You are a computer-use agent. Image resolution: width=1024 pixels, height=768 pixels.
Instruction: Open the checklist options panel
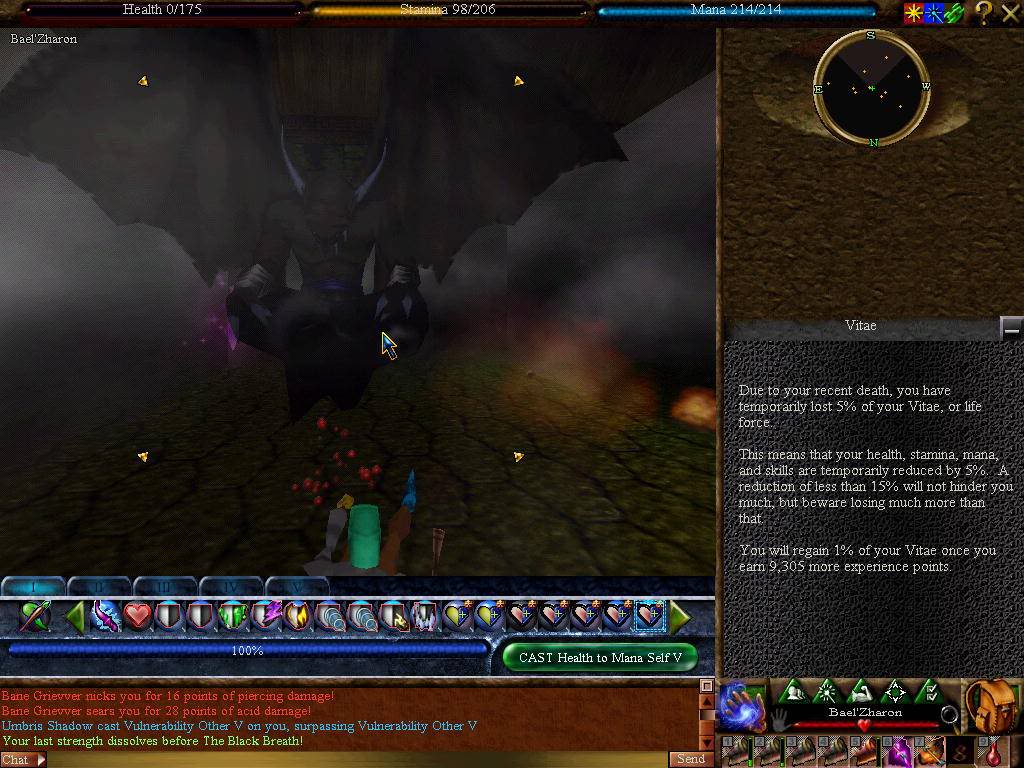pyautogui.click(x=929, y=692)
